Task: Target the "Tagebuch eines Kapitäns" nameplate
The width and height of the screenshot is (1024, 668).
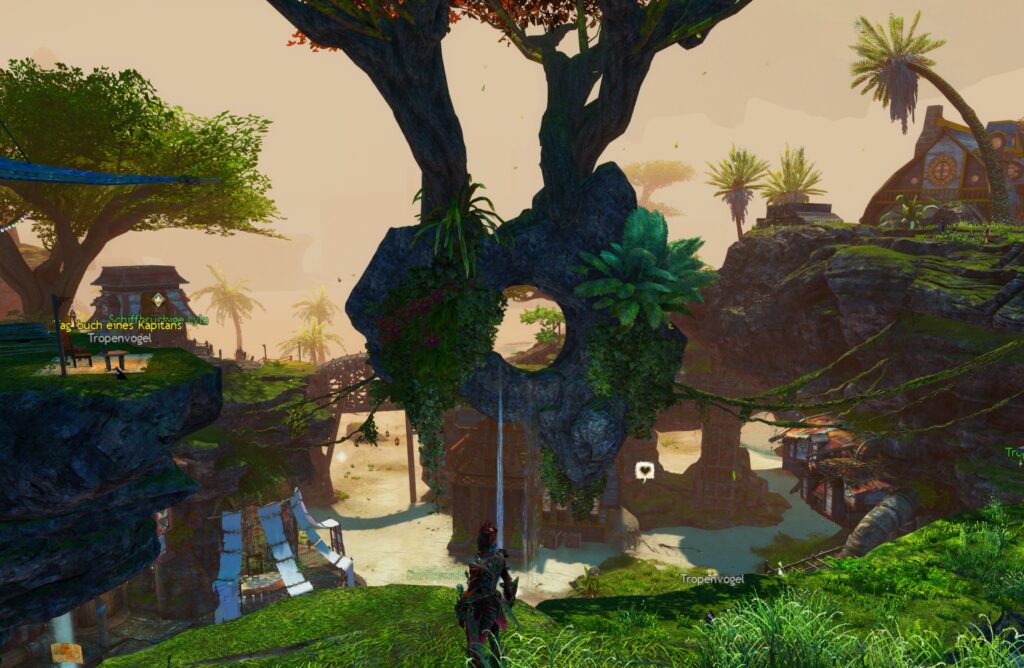Action: [119, 326]
